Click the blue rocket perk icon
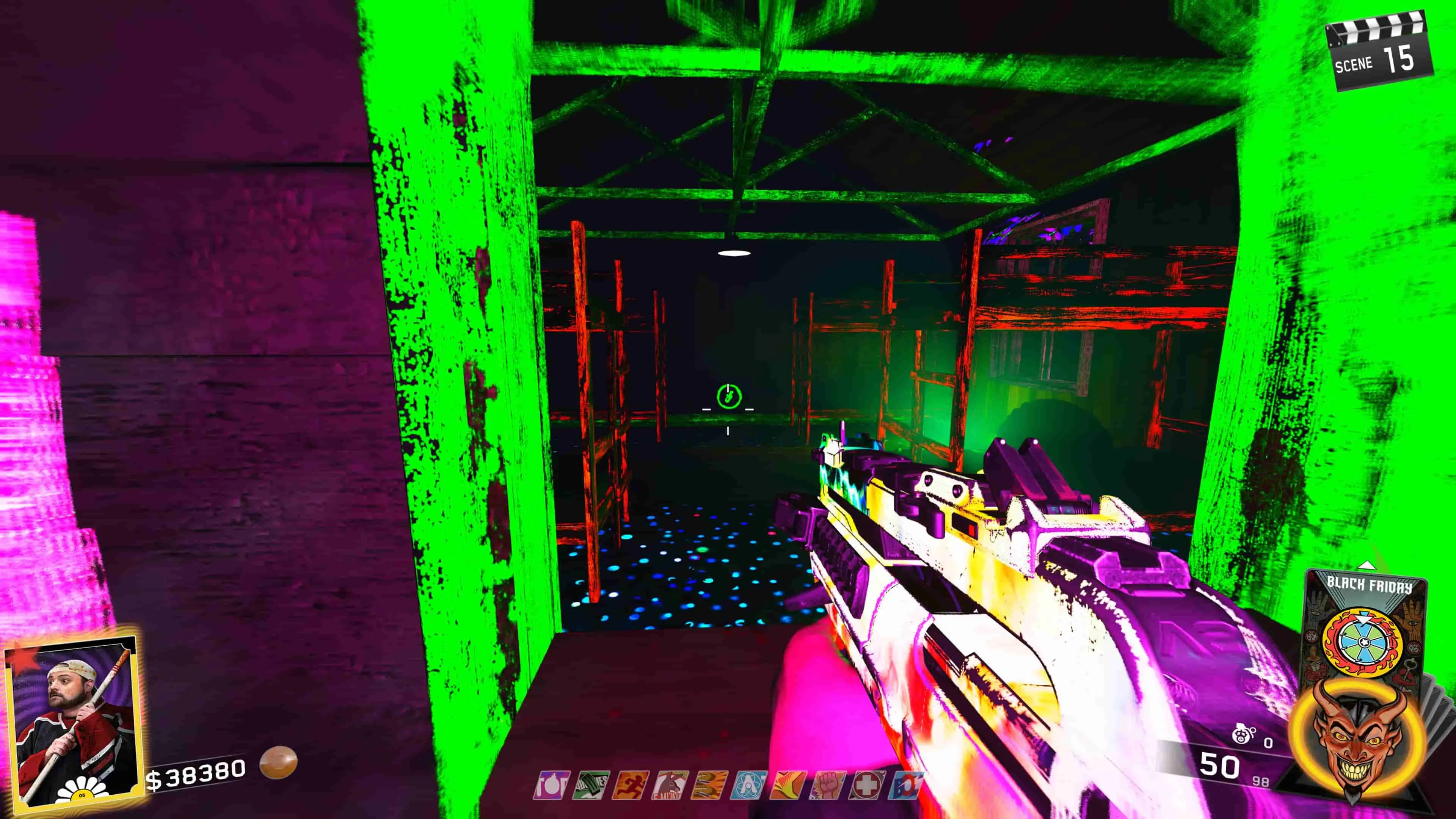This screenshot has height=819, width=1456. (907, 786)
